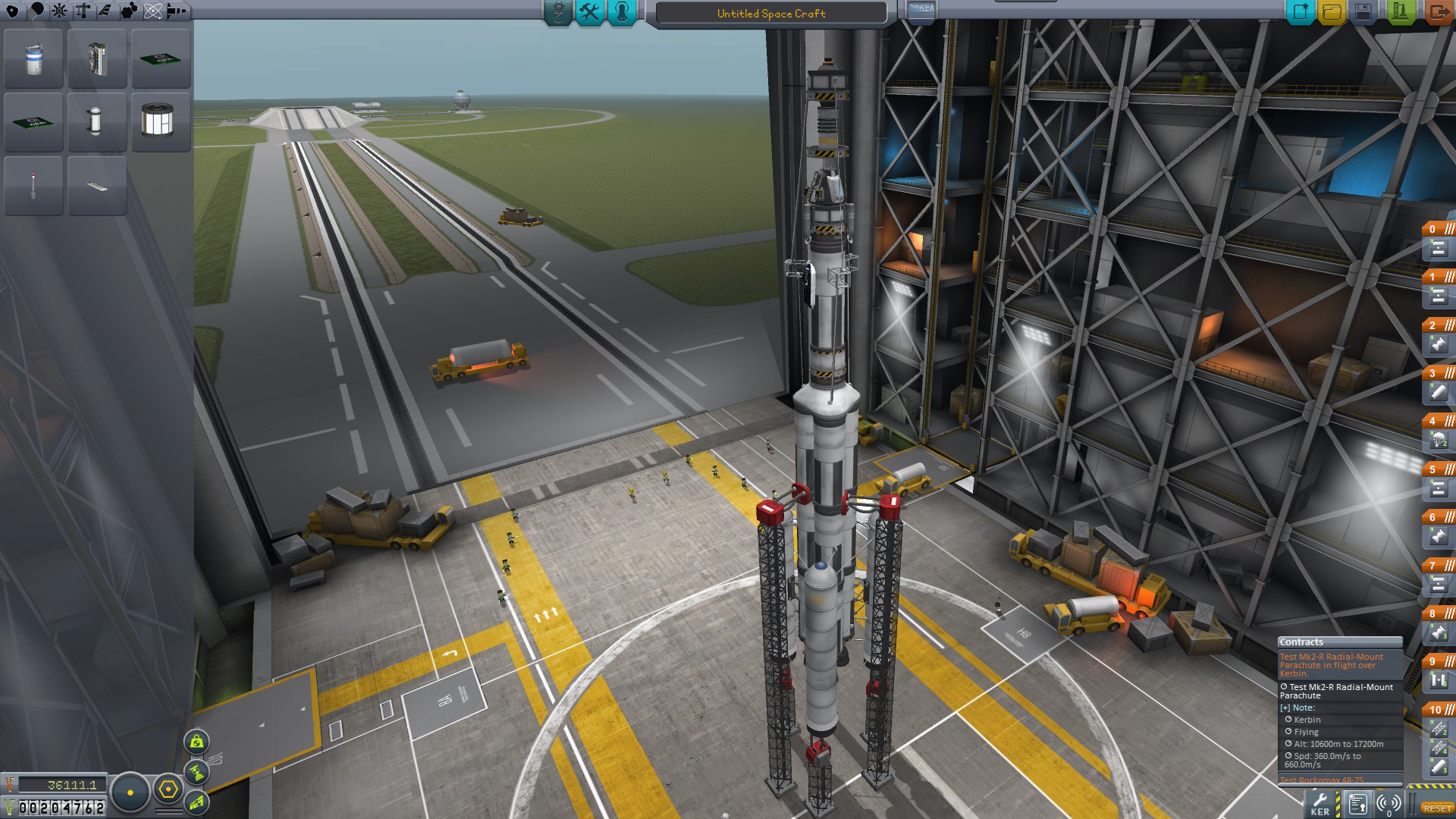The width and height of the screenshot is (1456, 819).
Task: Select the parachute icon in stage 4
Action: pos(1438,440)
